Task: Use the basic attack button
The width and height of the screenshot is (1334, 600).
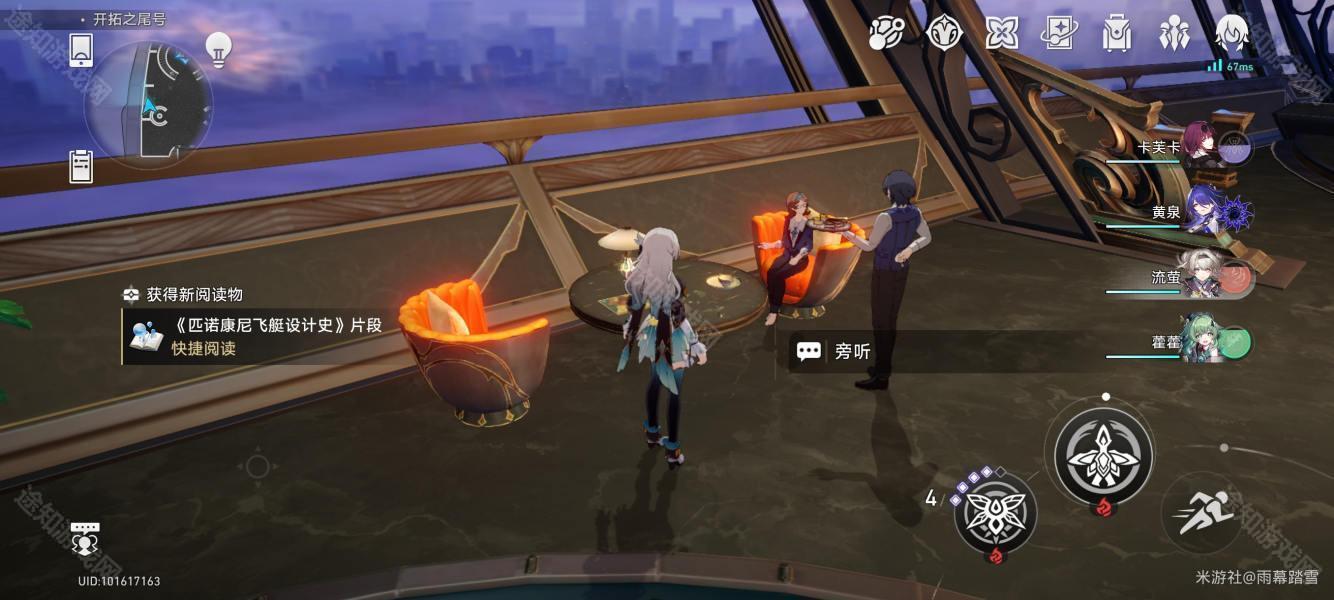Action: pyautogui.click(x=1104, y=455)
